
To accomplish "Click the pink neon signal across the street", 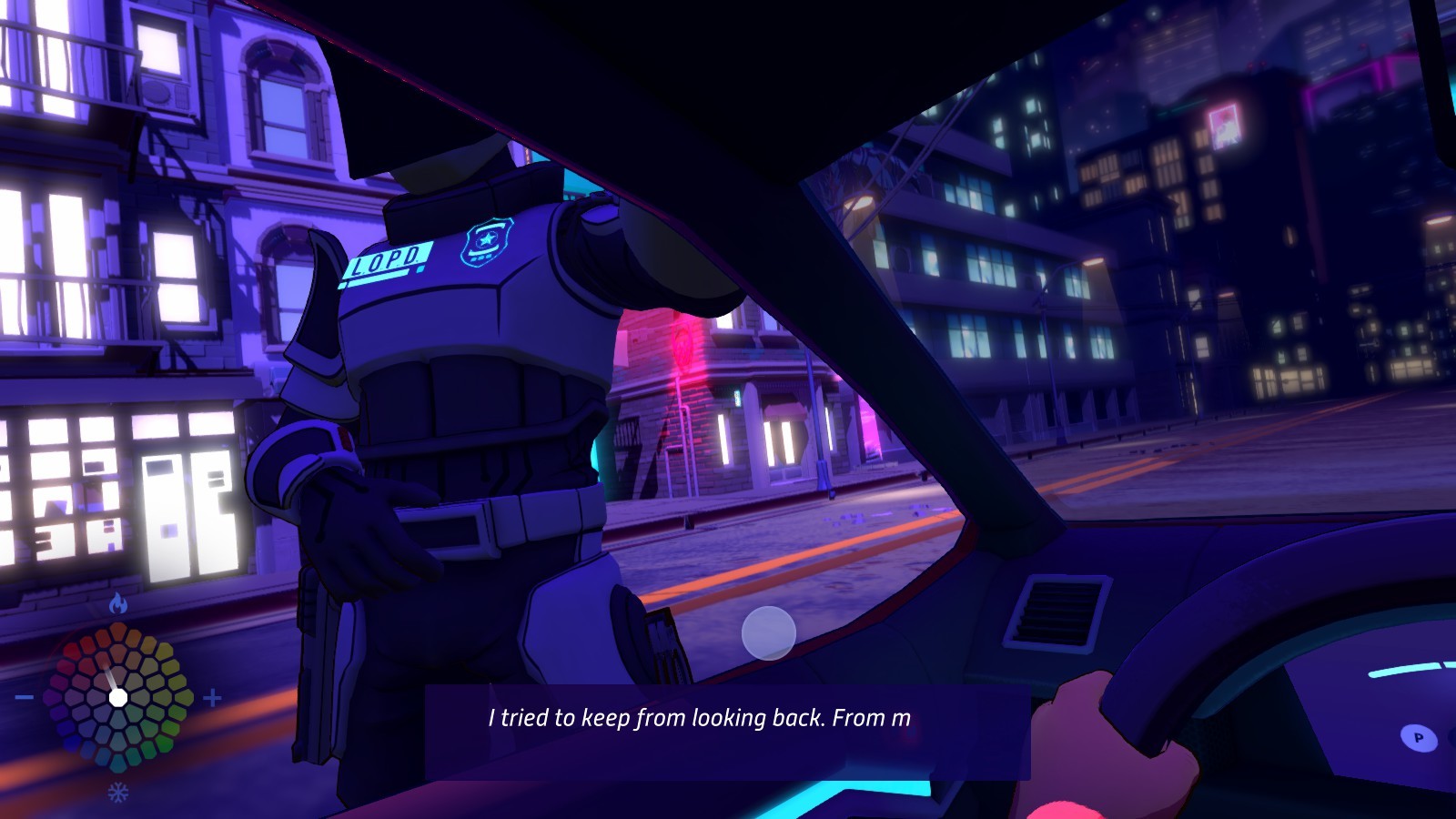I will coord(684,346).
